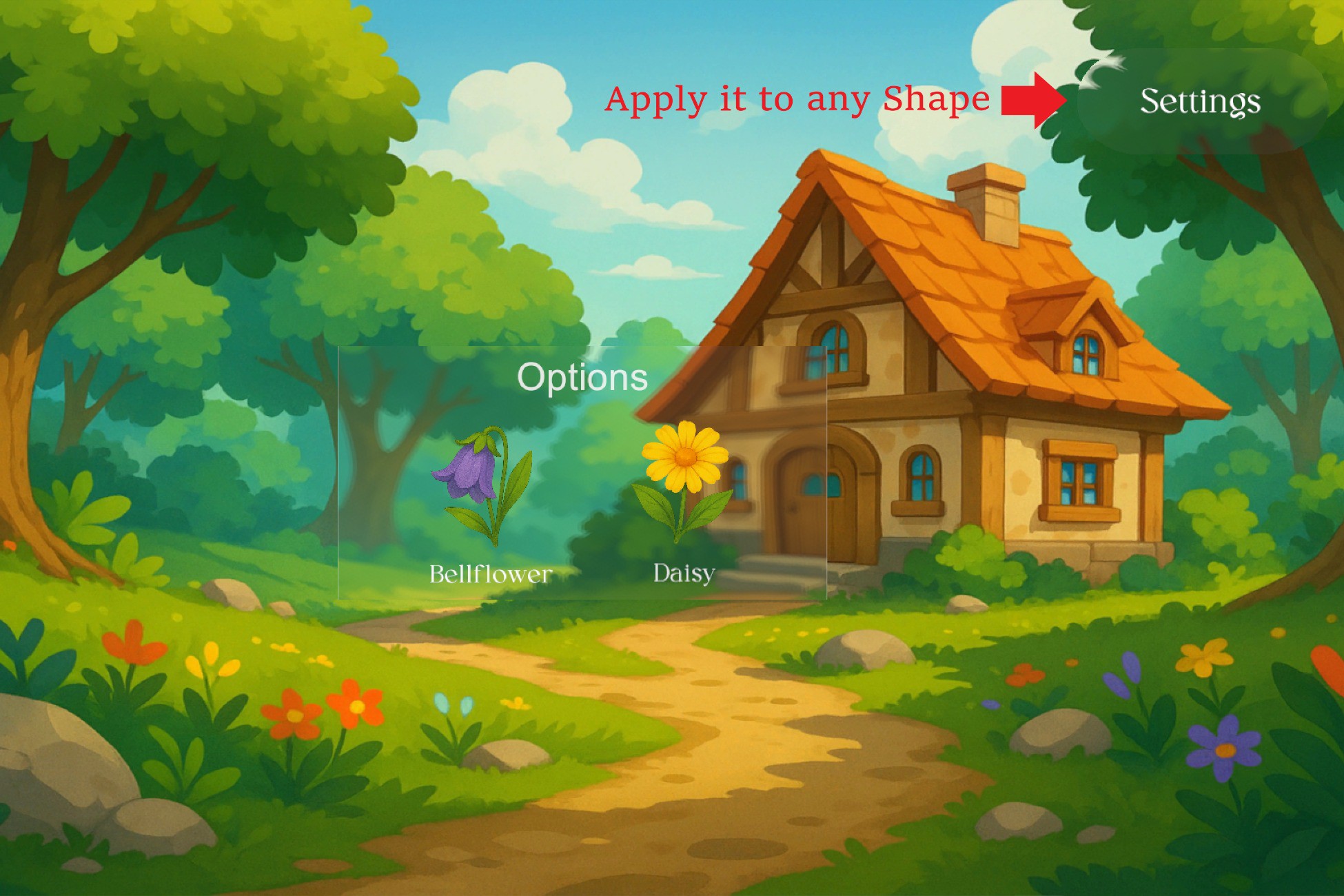
Task: Click the Daisy text label
Action: tap(684, 572)
